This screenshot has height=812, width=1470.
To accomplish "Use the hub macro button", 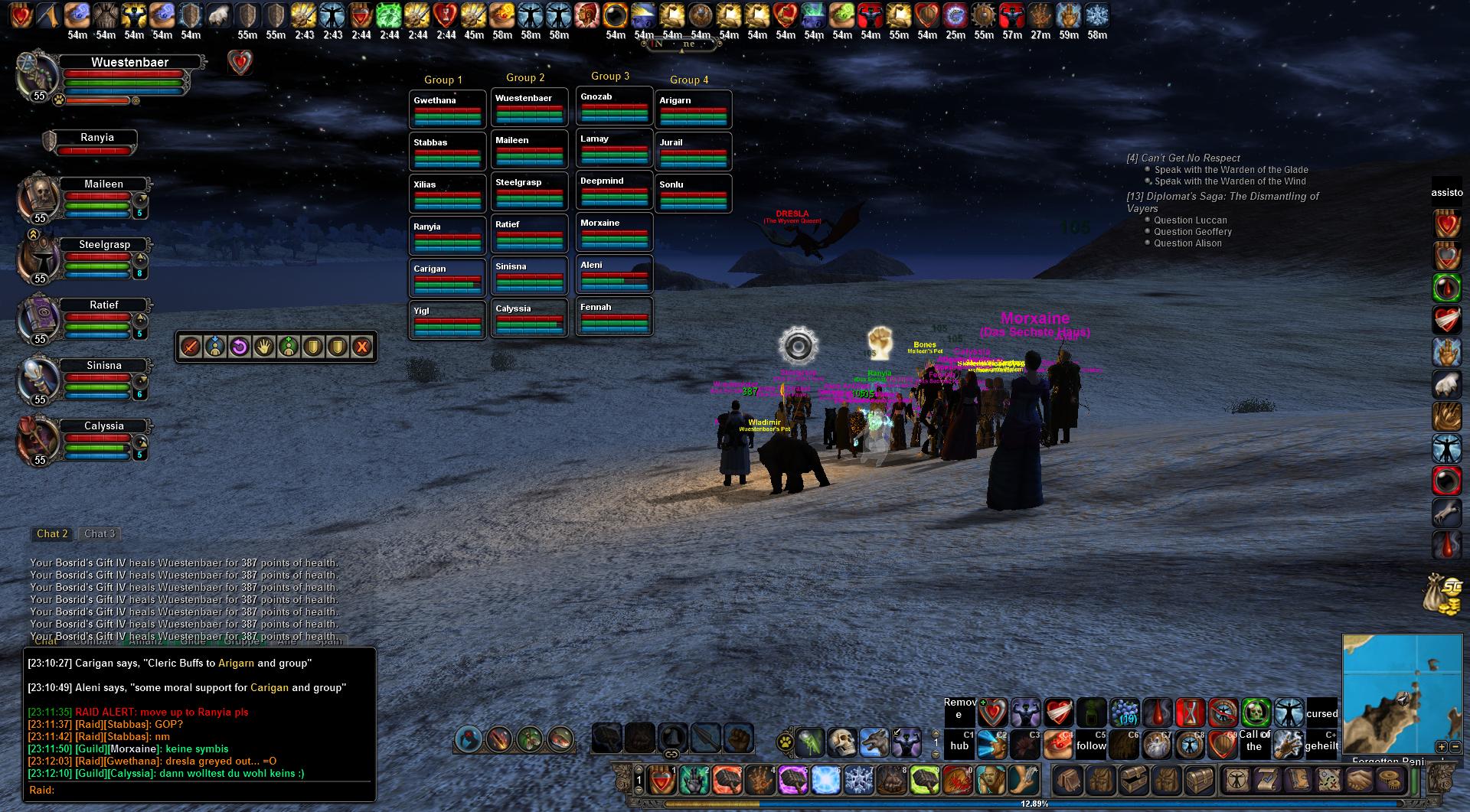I will tap(959, 745).
